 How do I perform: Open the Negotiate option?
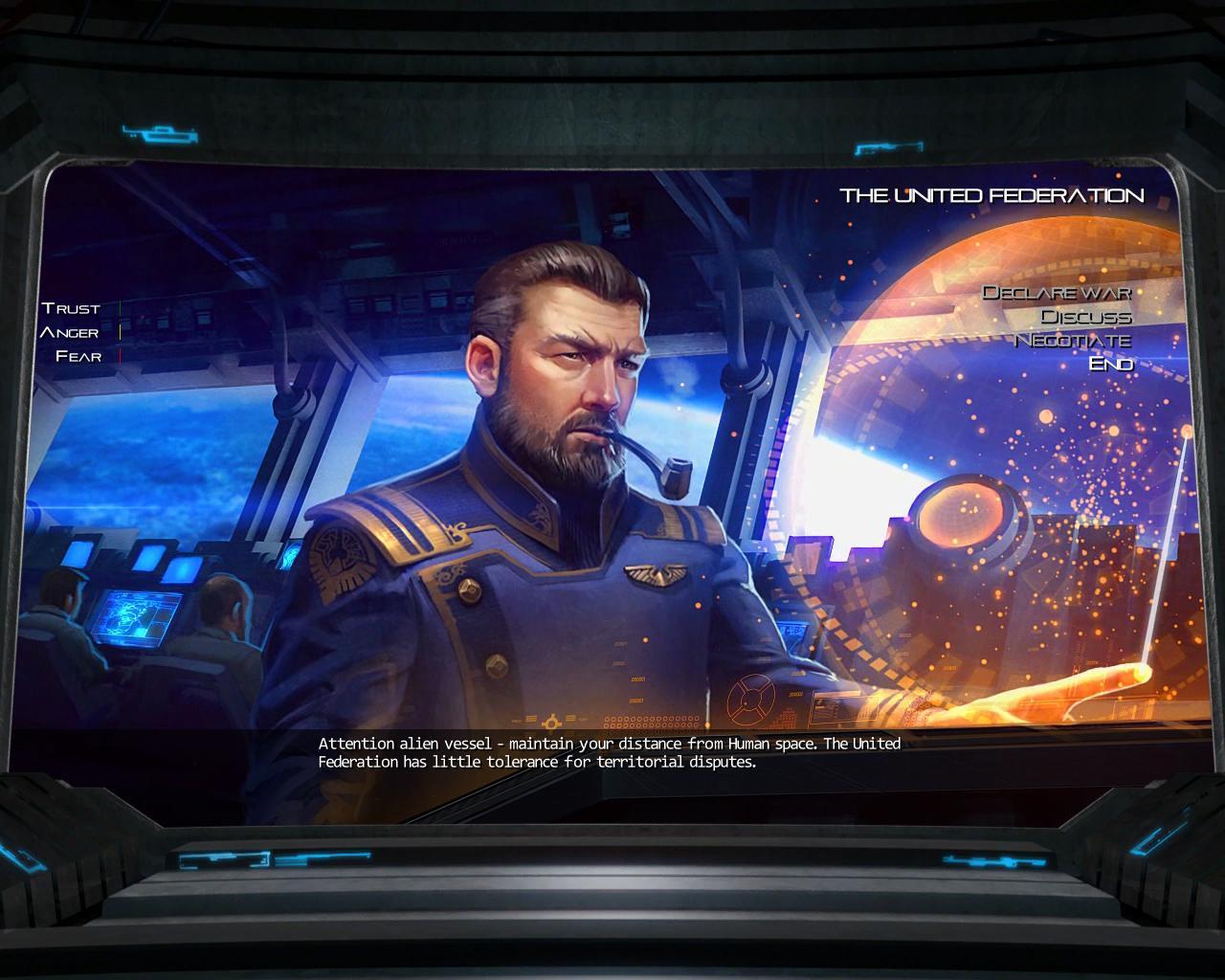tap(1073, 341)
